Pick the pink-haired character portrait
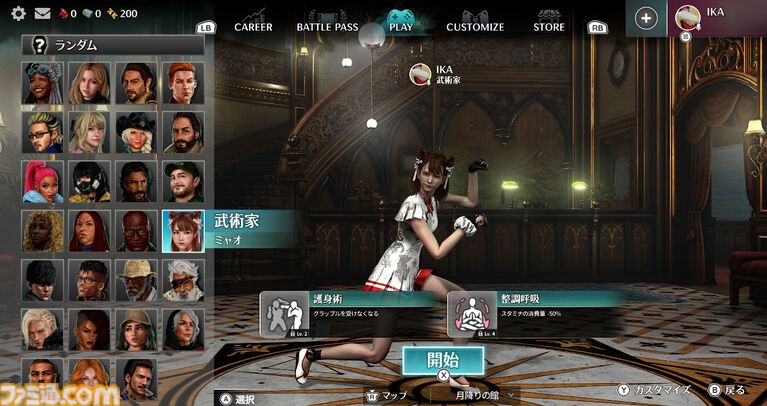This screenshot has height=406, width=767. (43, 182)
